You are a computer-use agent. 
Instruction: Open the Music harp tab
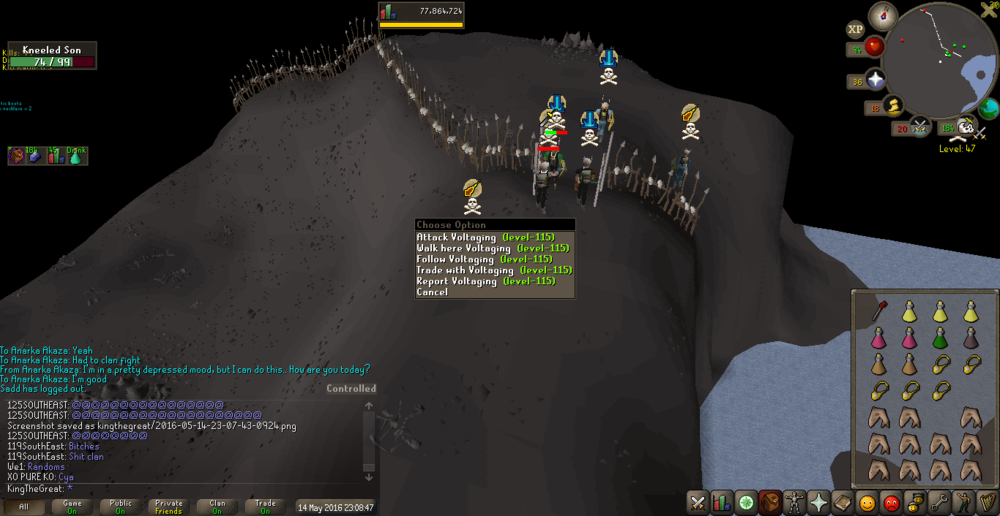pyautogui.click(x=988, y=502)
